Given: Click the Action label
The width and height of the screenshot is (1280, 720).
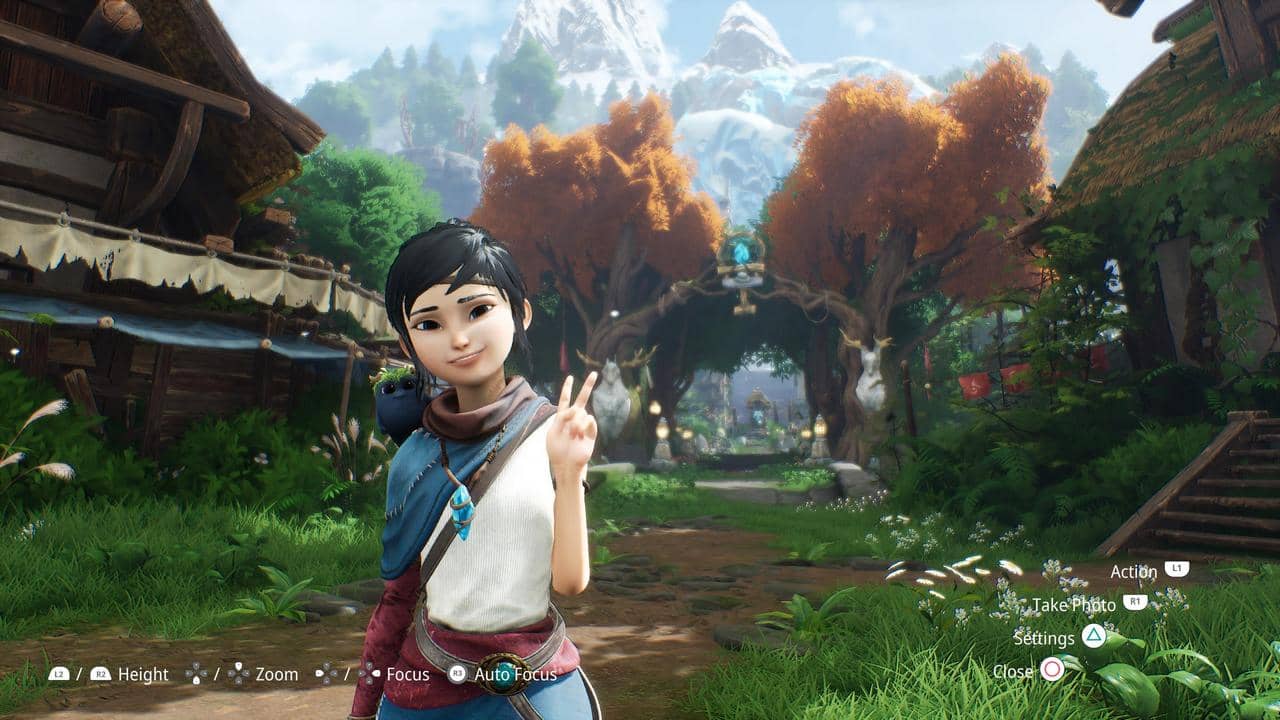Looking at the screenshot, I should pyautogui.click(x=1134, y=571).
